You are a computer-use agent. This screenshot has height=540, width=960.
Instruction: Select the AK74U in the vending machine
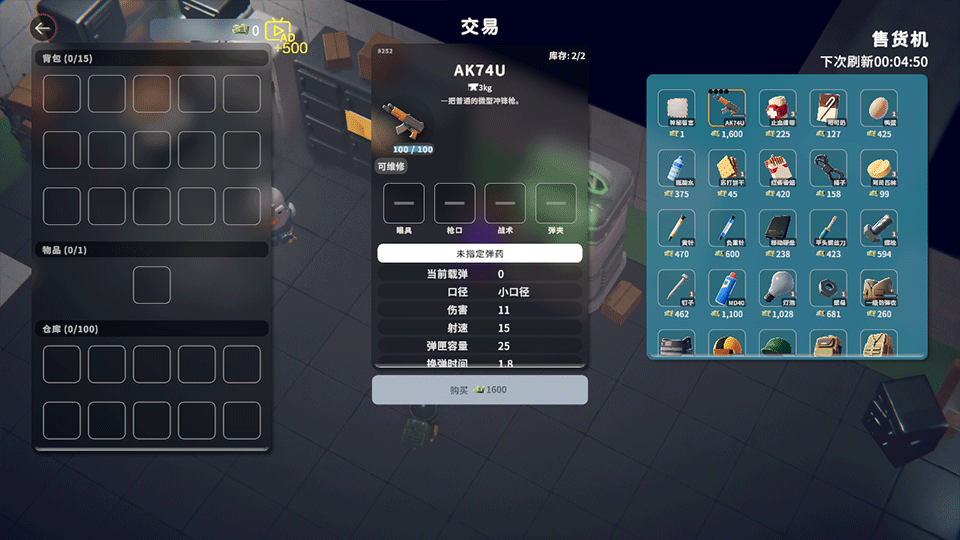point(727,109)
